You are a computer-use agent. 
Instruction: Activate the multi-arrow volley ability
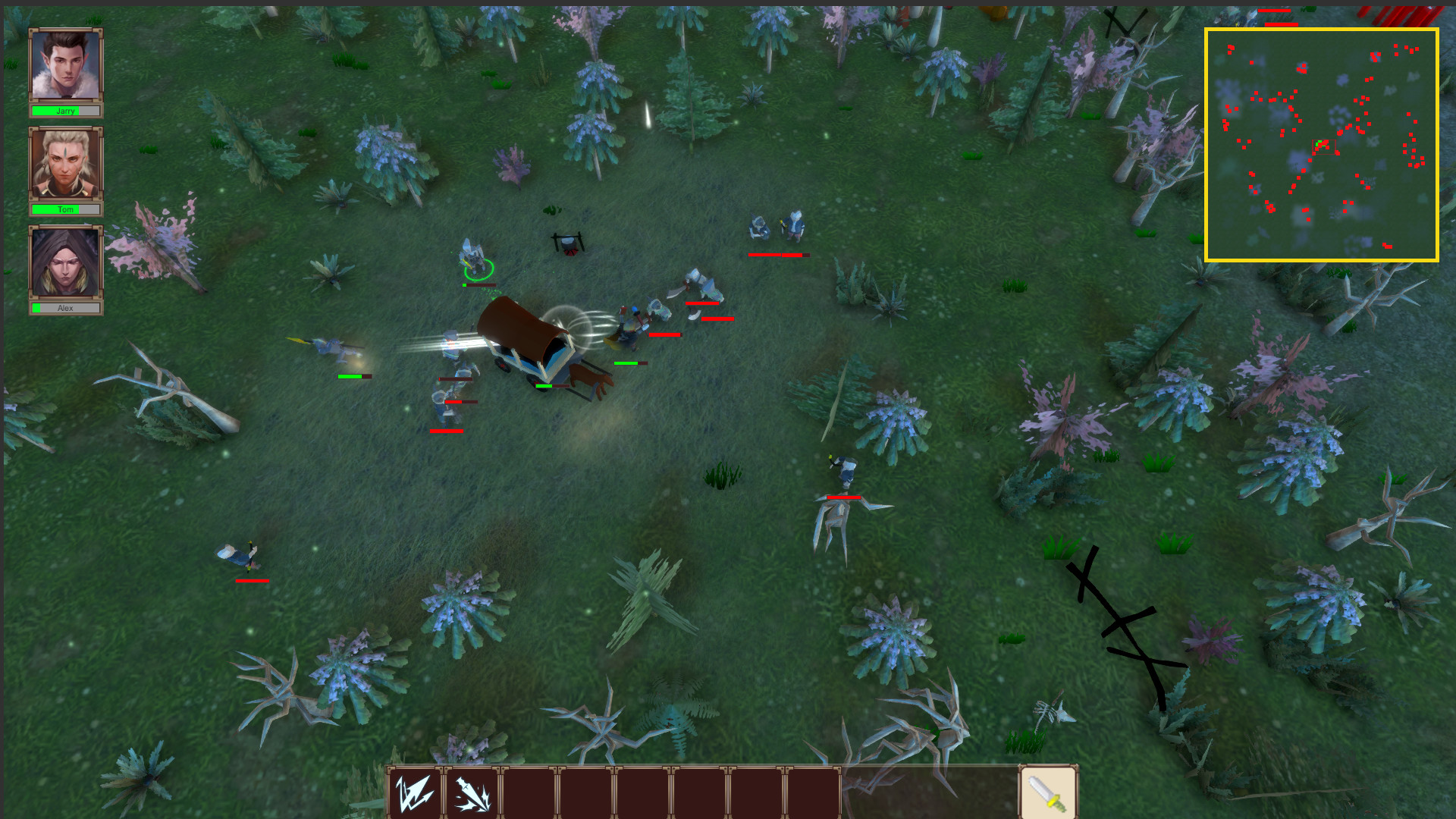415,793
